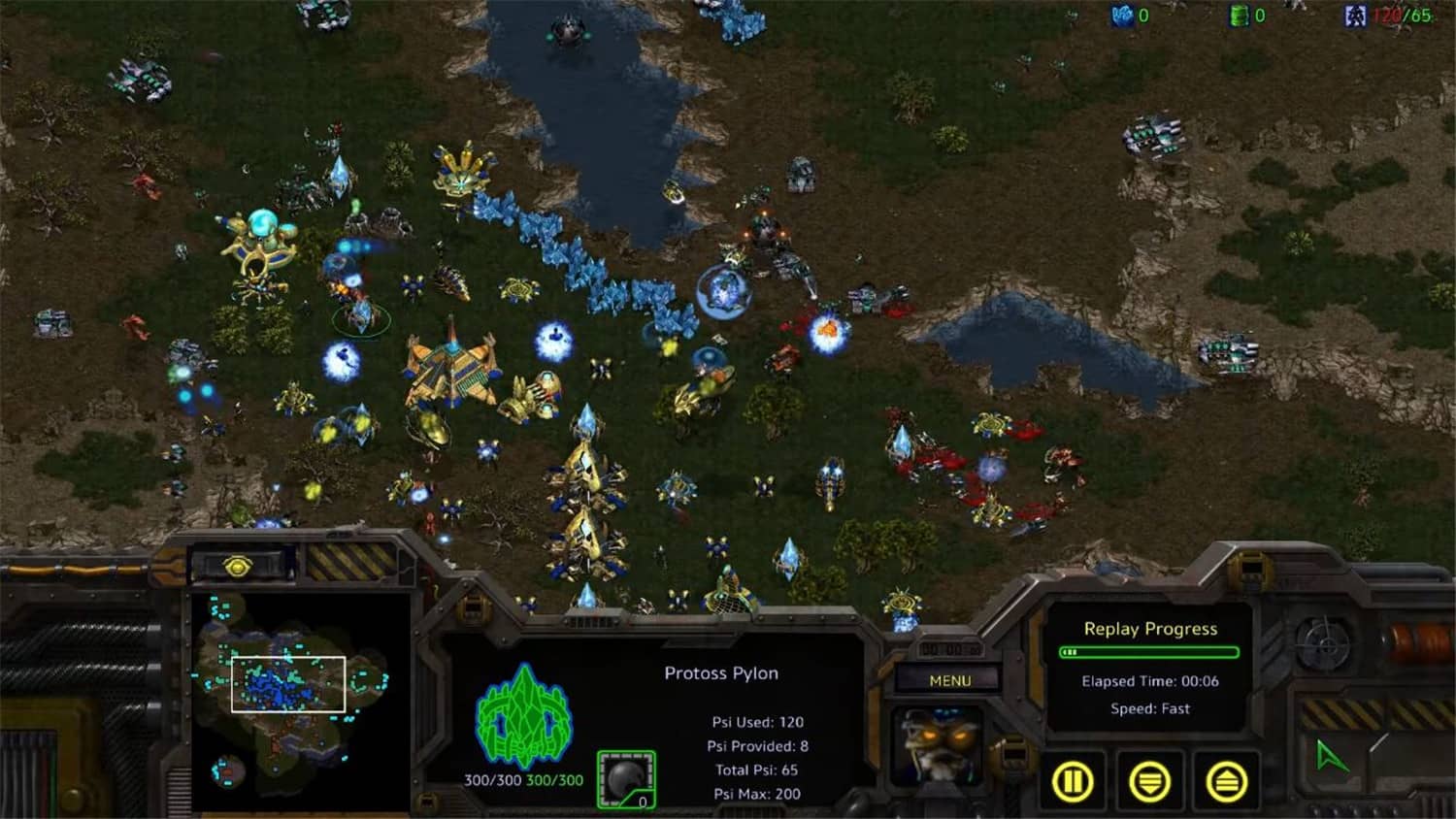This screenshot has height=819, width=1456.
Task: Open the MENU
Action: coord(949,680)
